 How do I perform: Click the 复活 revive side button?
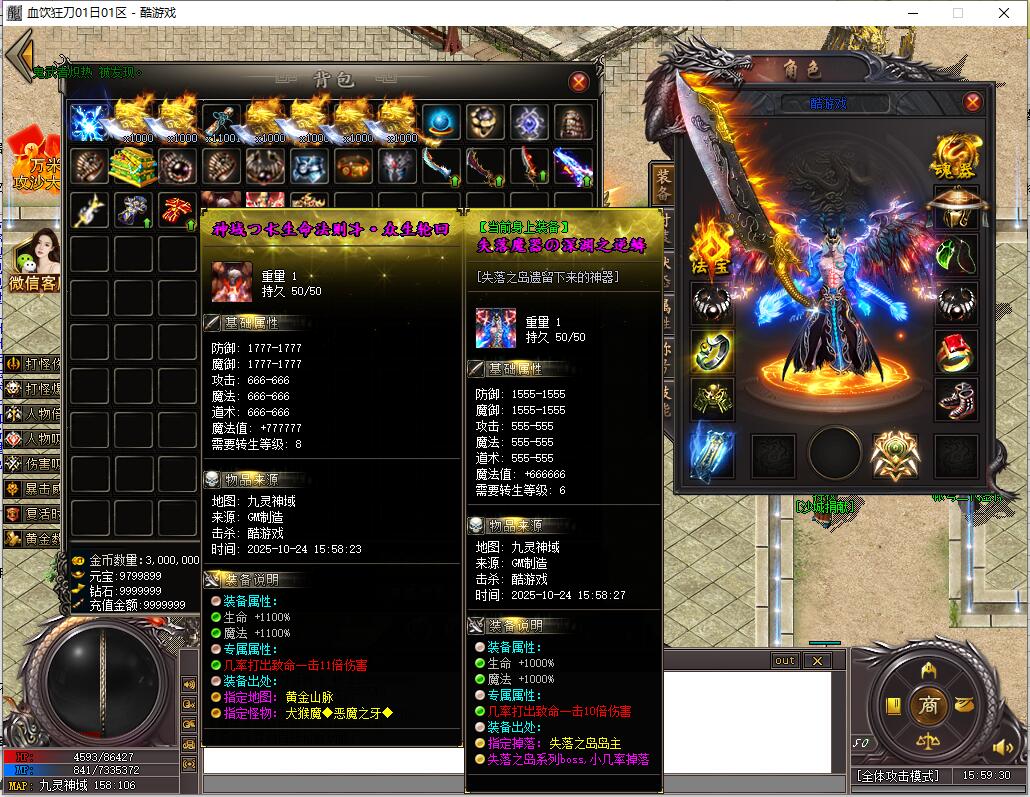[x=32, y=514]
